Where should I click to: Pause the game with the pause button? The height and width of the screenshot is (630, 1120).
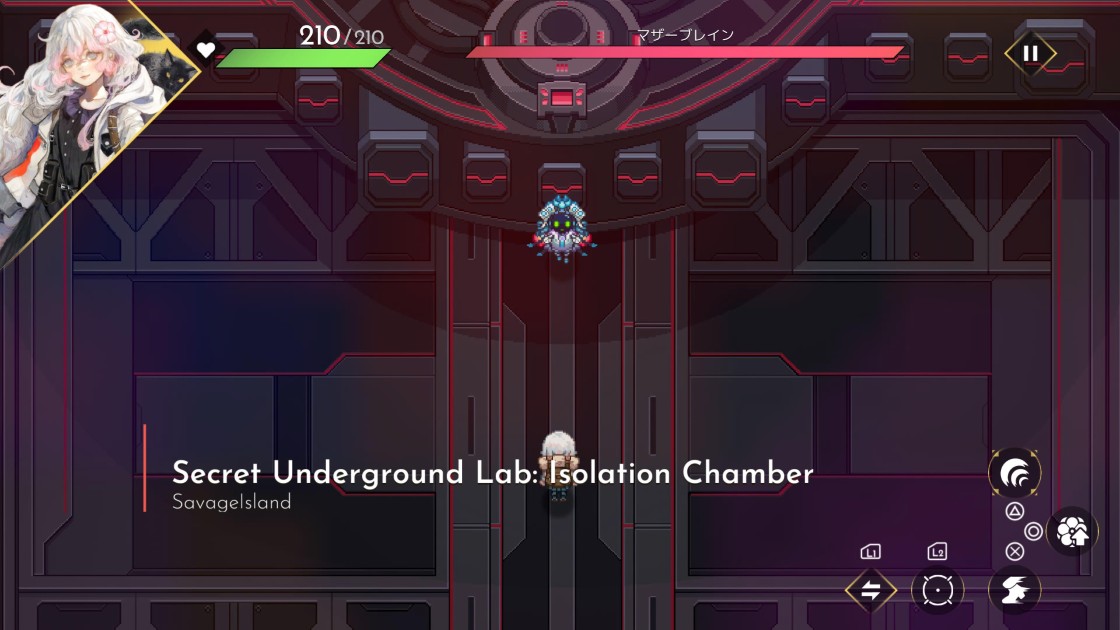point(1030,53)
